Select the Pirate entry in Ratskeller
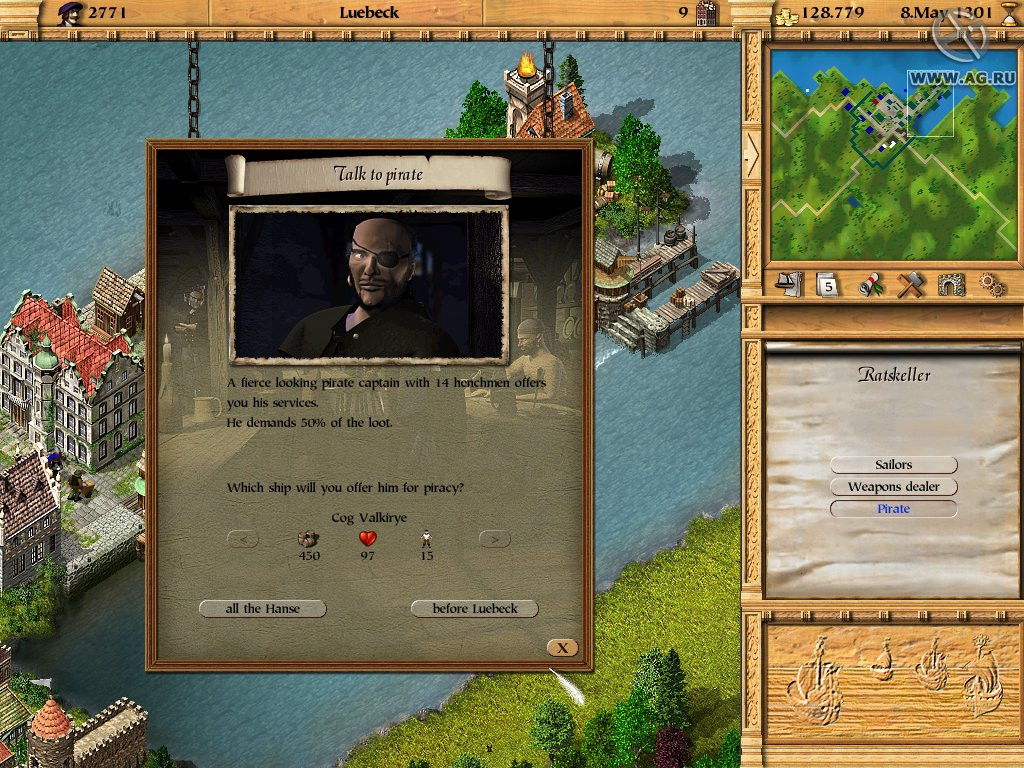The height and width of the screenshot is (768, 1024). coord(894,509)
